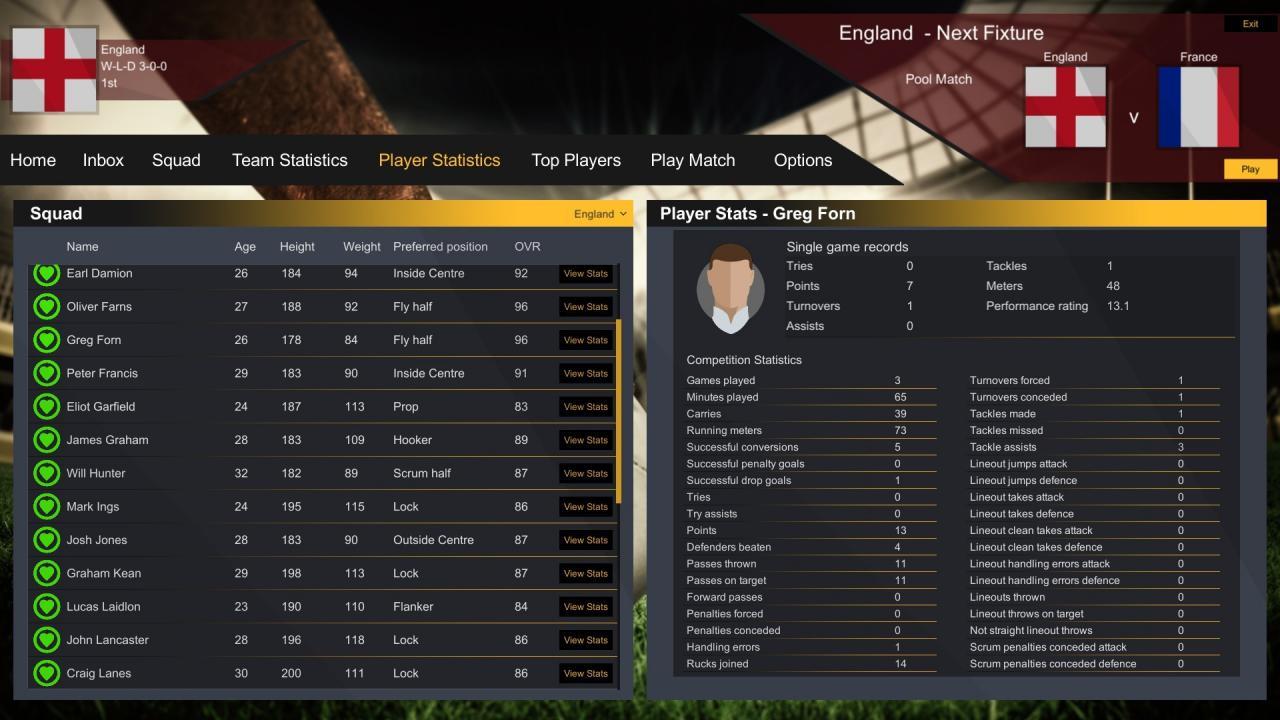
Task: Click the Exit button
Action: (1250, 24)
